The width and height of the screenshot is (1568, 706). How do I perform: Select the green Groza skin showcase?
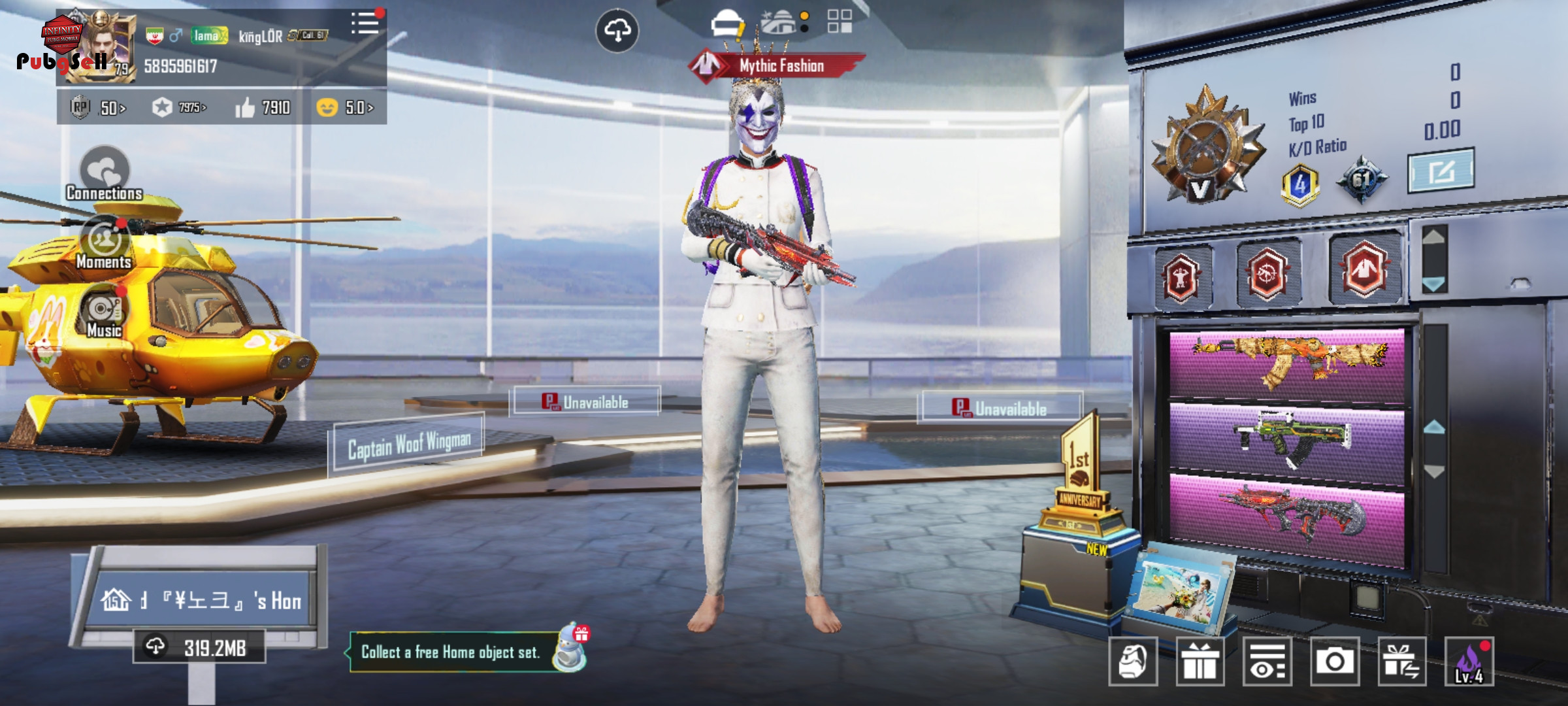point(1286,439)
